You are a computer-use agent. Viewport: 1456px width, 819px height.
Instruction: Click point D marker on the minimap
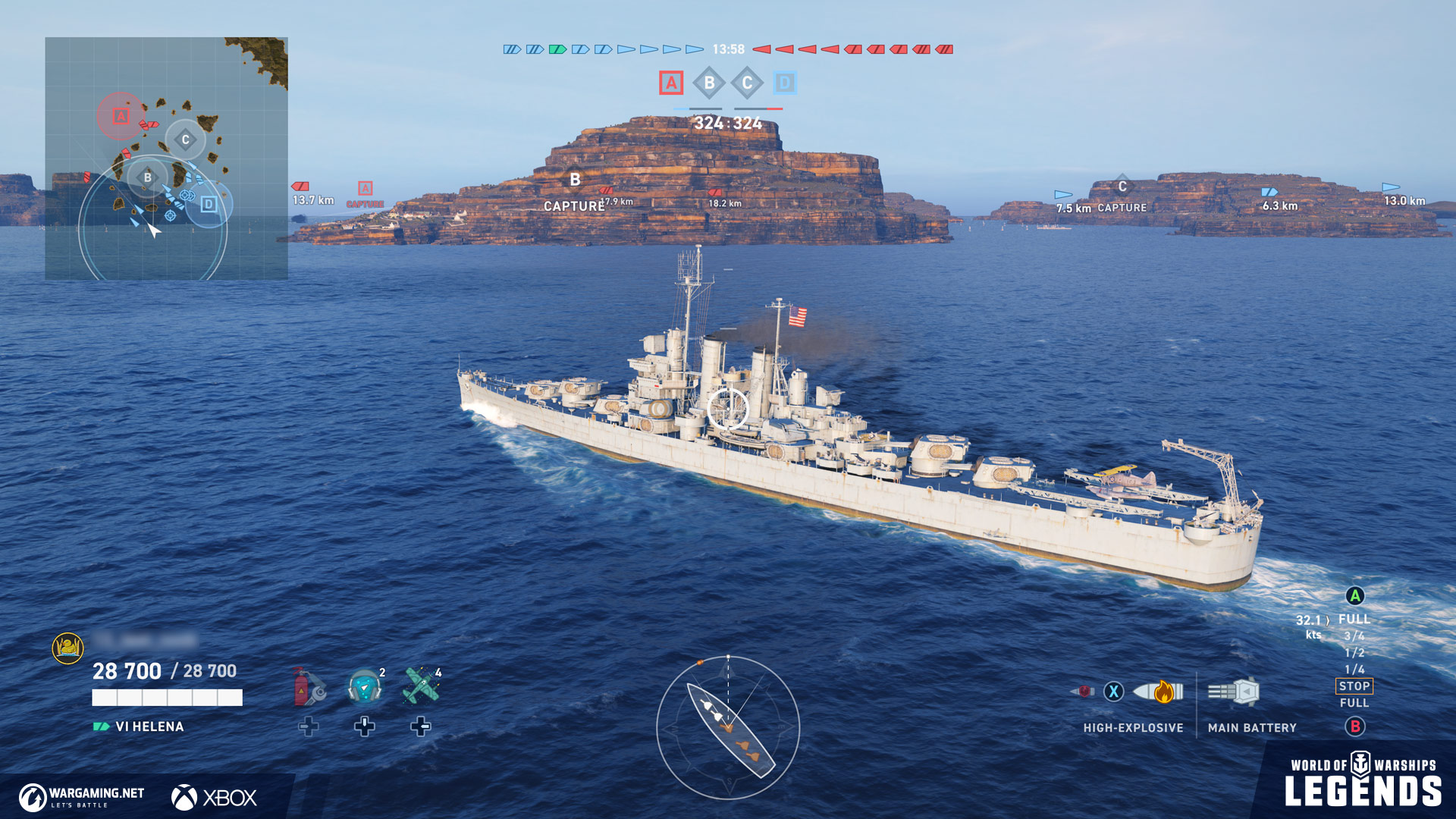[x=209, y=204]
